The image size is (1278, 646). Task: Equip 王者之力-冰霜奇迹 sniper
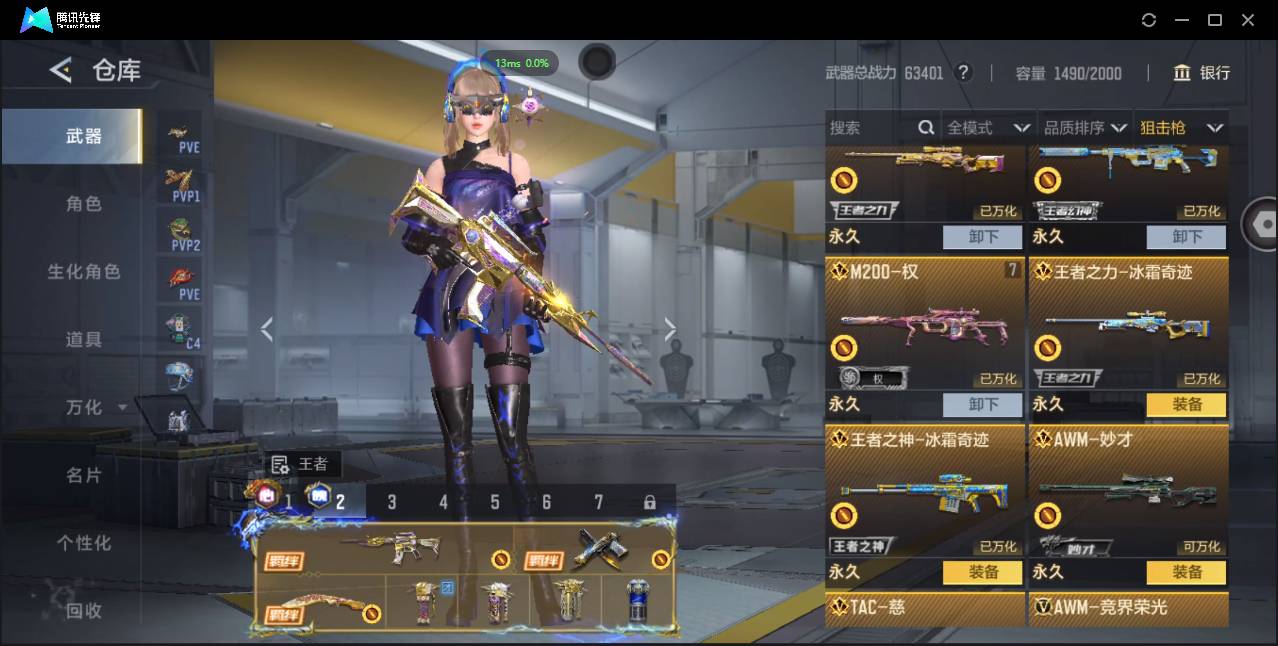point(1186,404)
